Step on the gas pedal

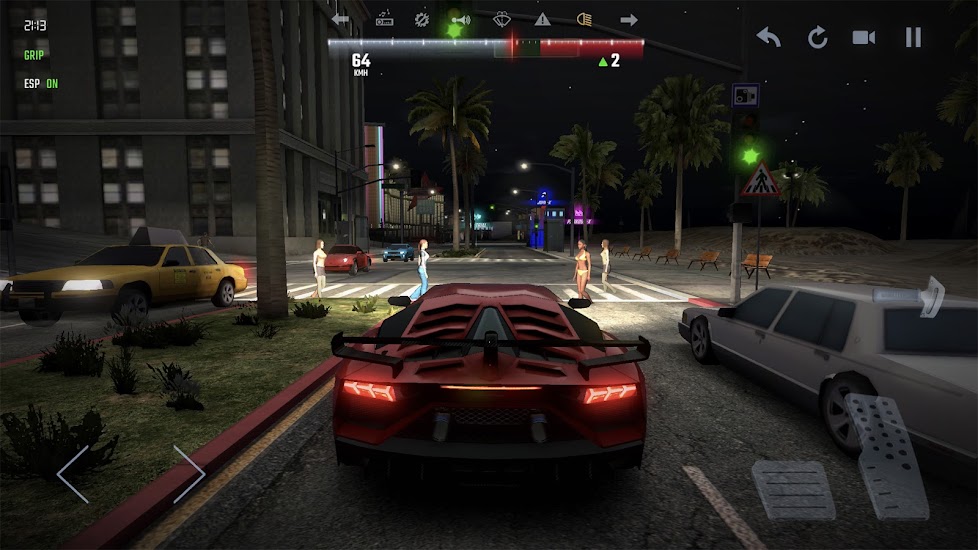coord(887,455)
